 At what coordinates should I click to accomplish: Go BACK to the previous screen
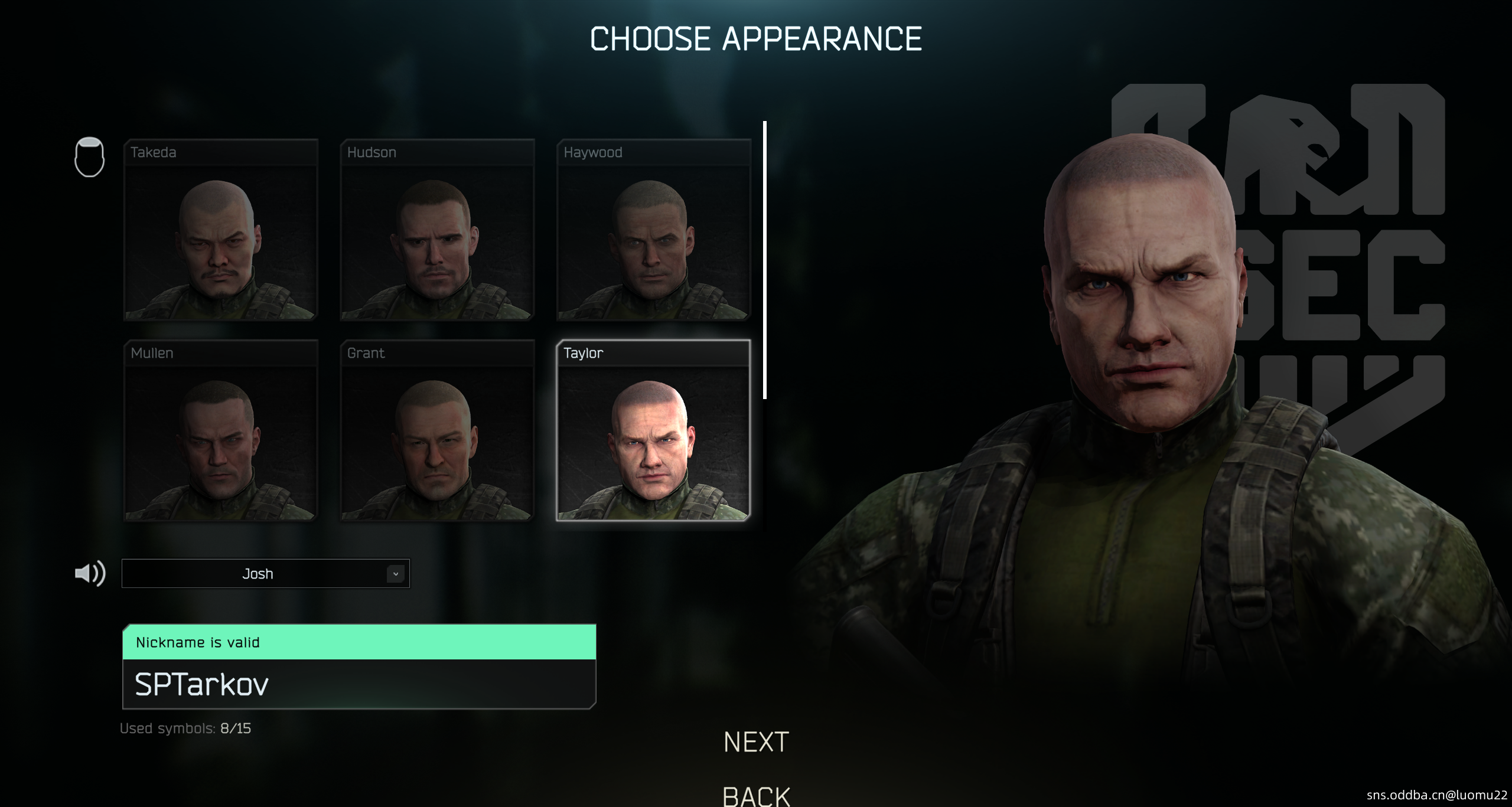click(756, 796)
